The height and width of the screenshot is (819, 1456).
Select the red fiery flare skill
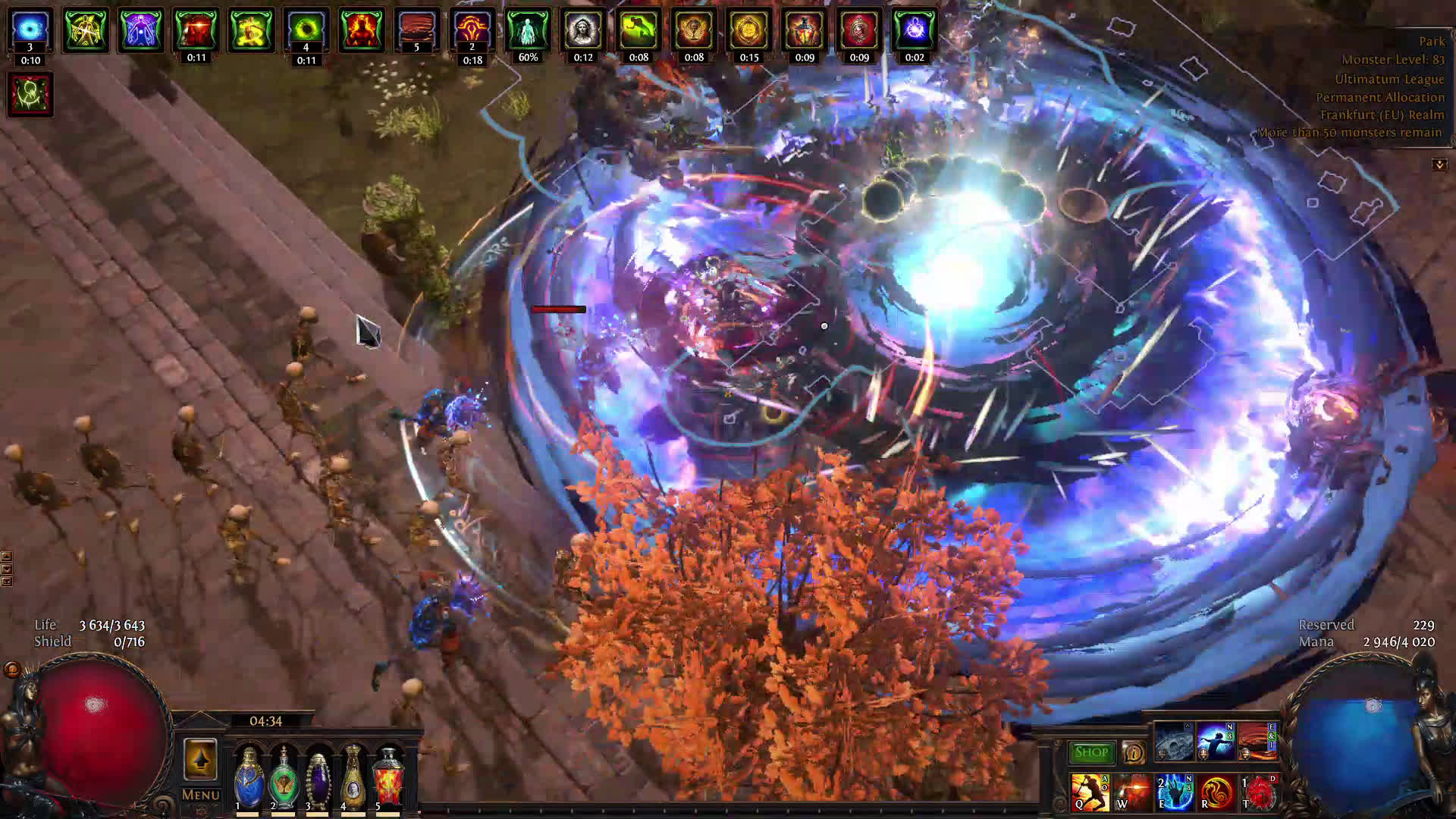pos(1131,792)
